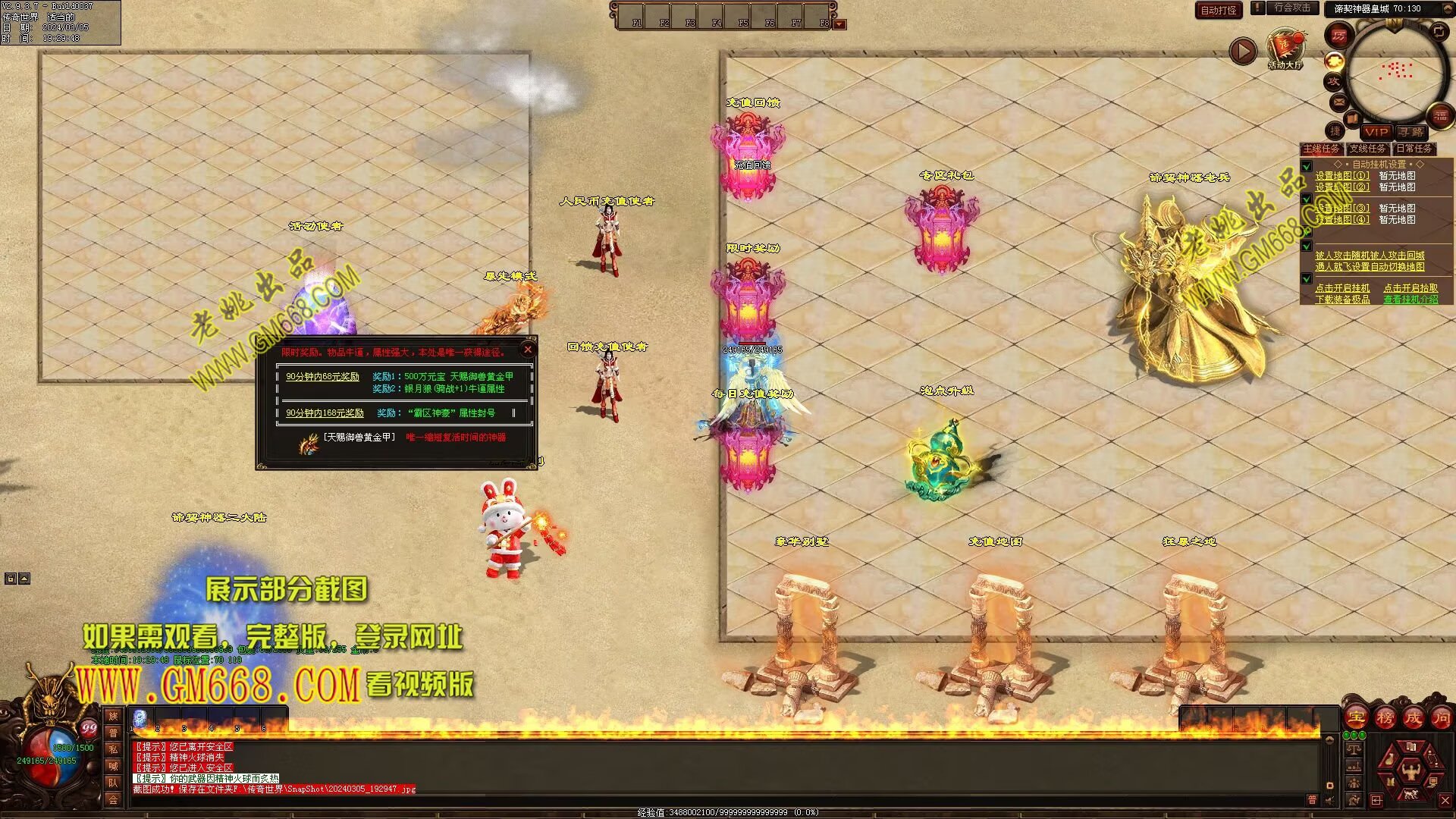Open the 宝 treasure shop button
The height and width of the screenshot is (819, 1456).
pyautogui.click(x=1356, y=717)
